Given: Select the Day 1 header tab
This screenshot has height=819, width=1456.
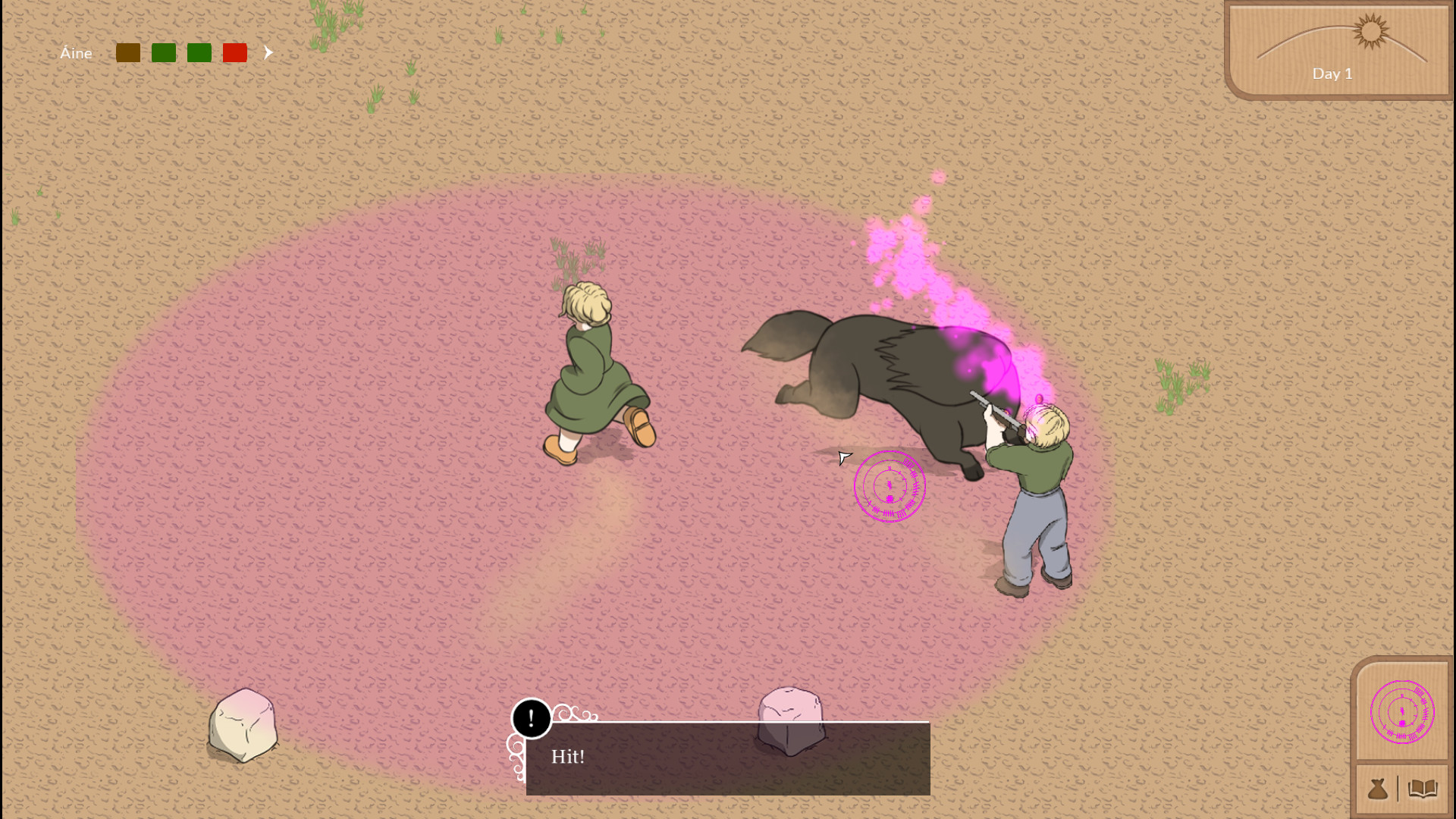Looking at the screenshot, I should coord(1332,74).
